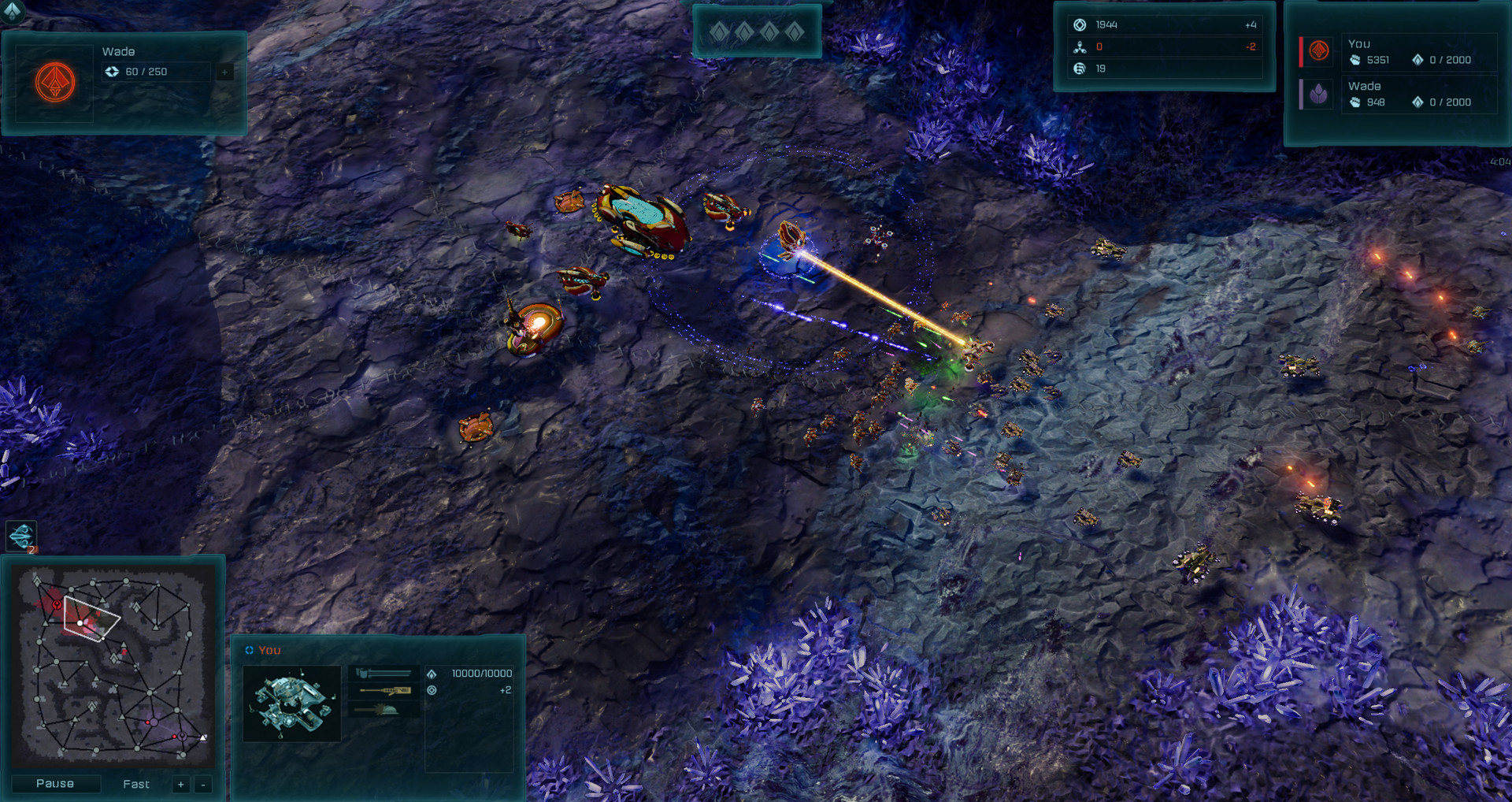Click the Nexus health readout showing 10000/10000

(480, 674)
